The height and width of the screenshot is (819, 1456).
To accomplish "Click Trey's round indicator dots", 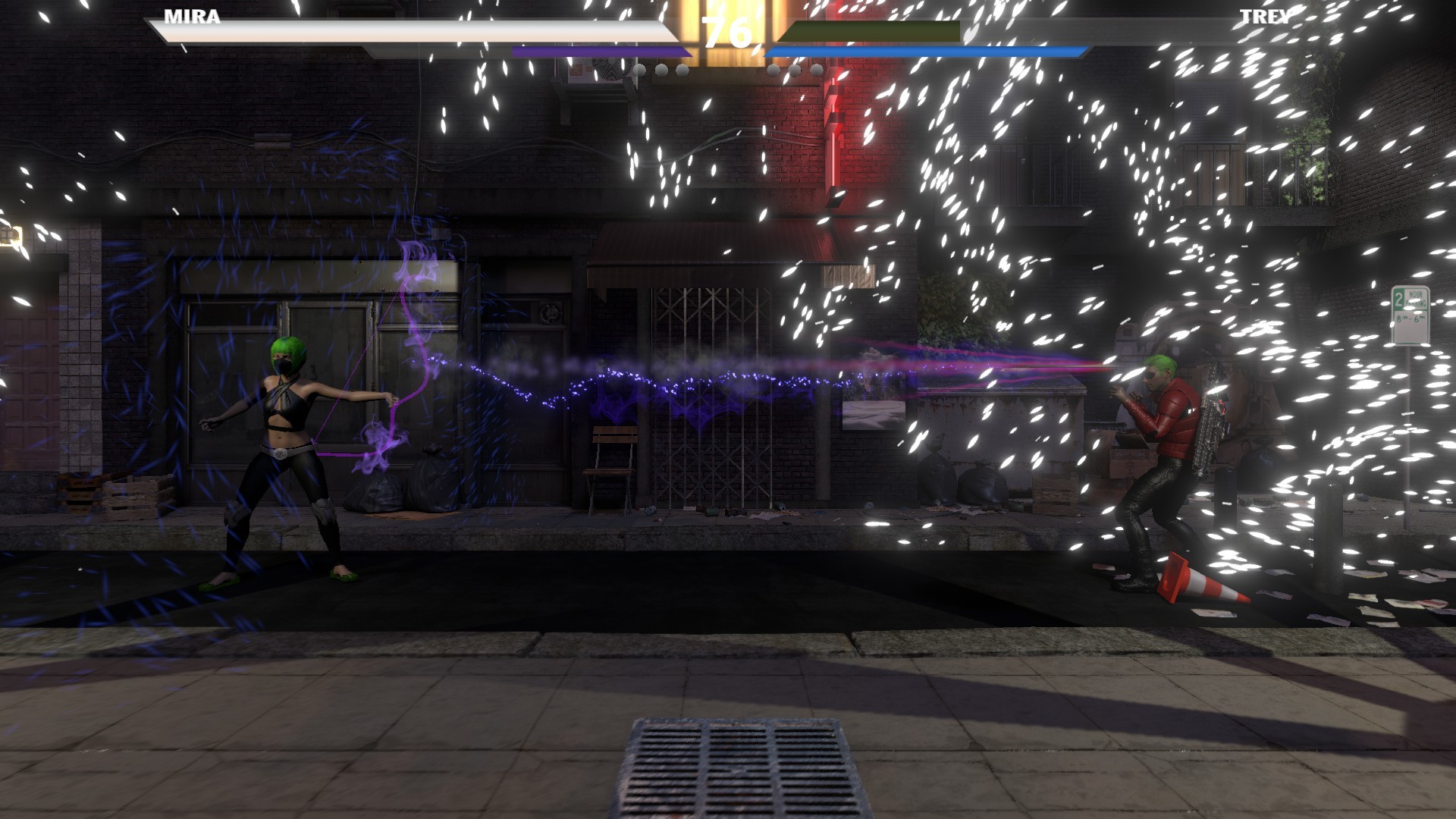I will tap(795, 69).
